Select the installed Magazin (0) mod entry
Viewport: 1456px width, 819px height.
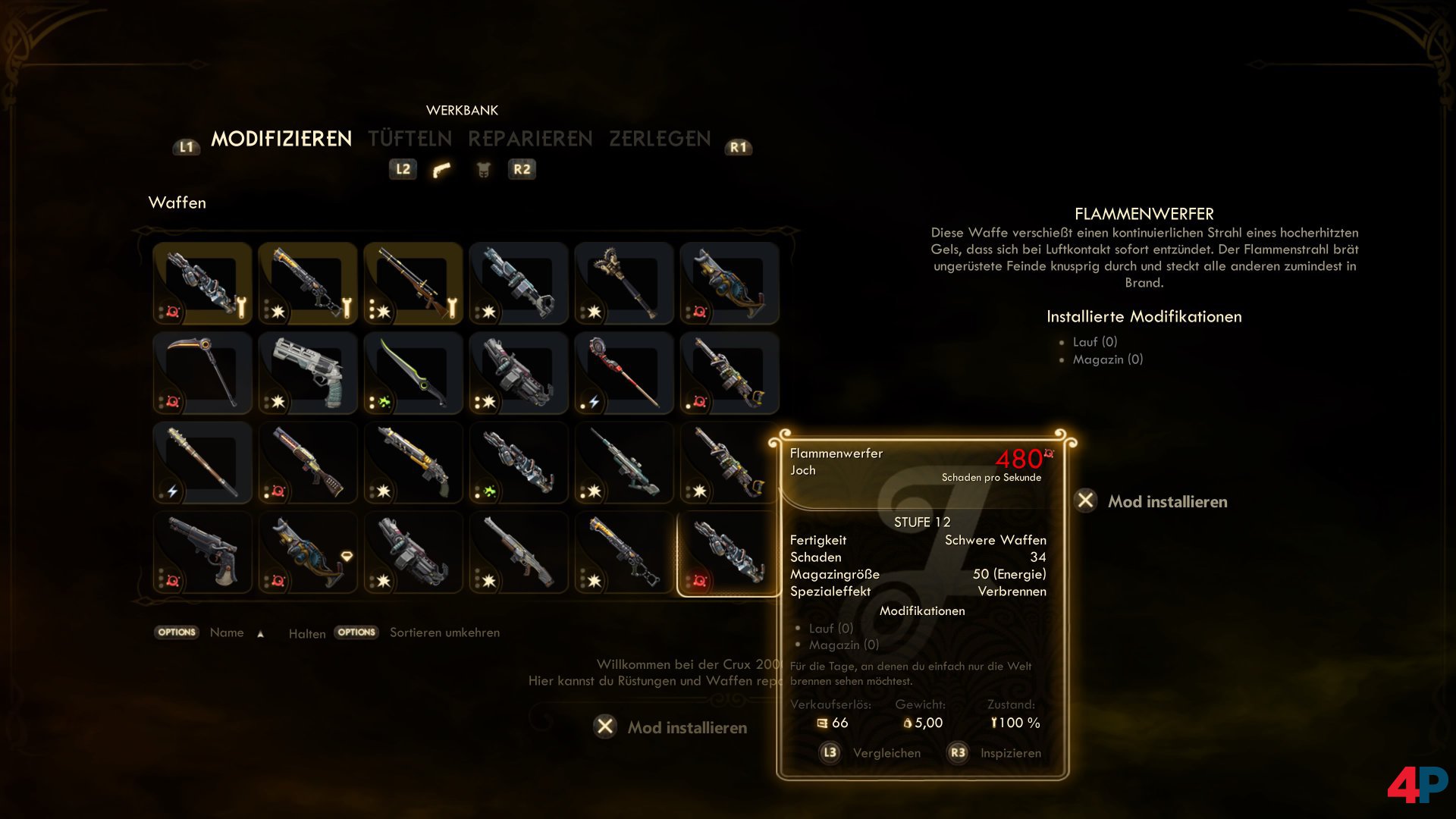[x=1107, y=359]
